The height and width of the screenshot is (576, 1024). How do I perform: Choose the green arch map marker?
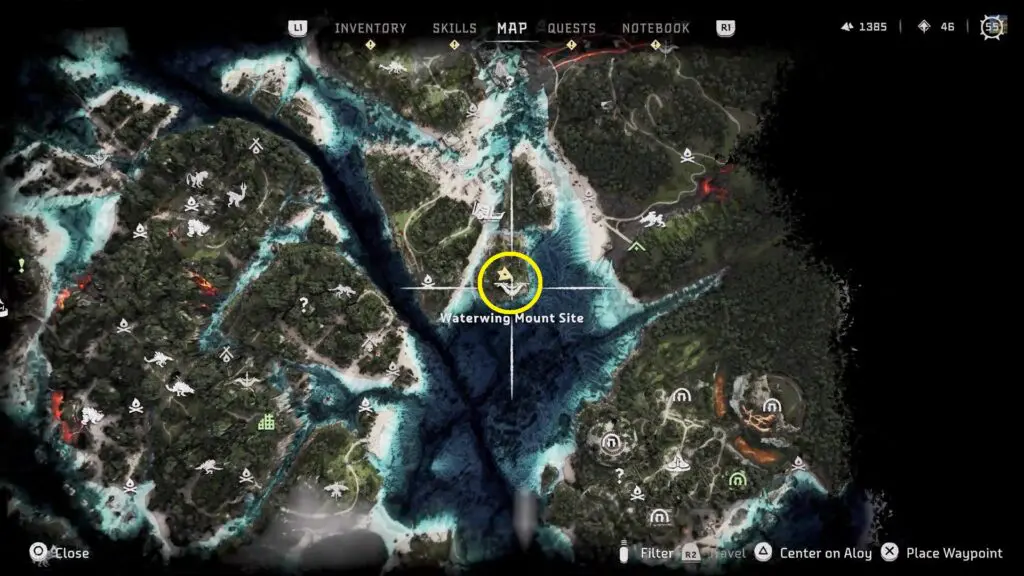click(x=737, y=479)
